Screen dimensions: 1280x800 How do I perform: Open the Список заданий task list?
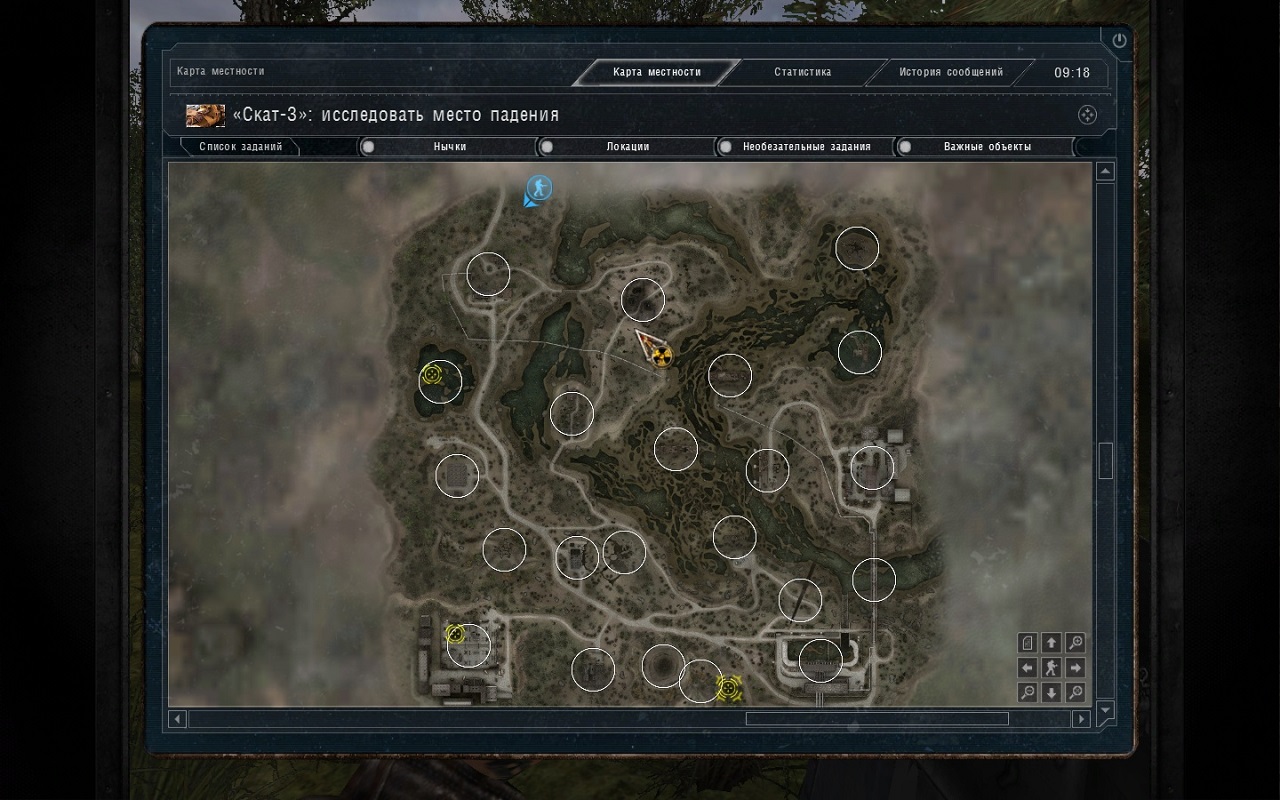pyautogui.click(x=240, y=147)
